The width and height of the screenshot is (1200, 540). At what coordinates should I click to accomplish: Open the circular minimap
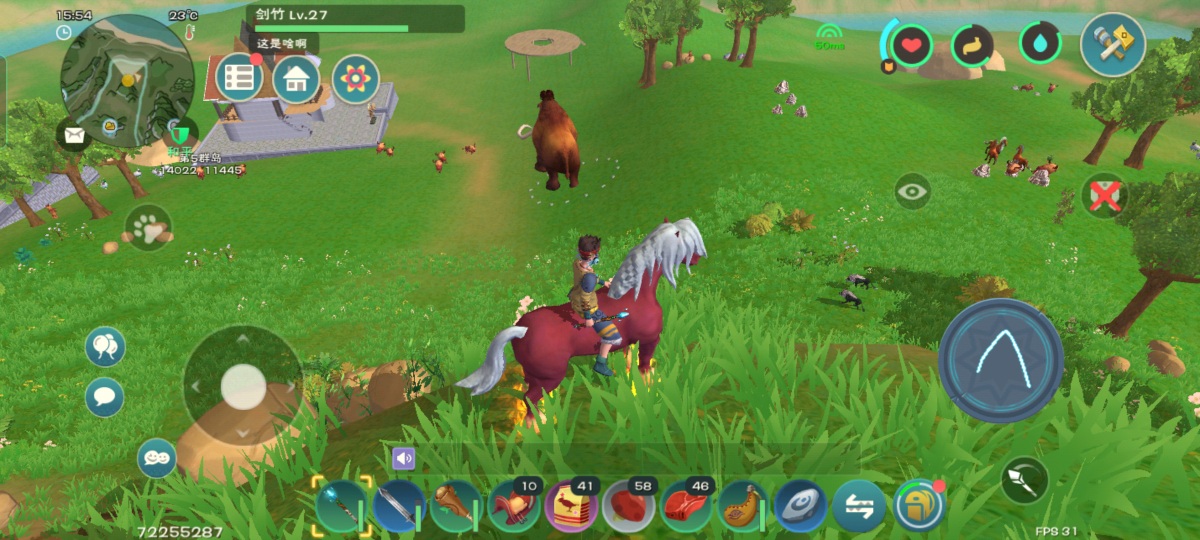point(127,80)
